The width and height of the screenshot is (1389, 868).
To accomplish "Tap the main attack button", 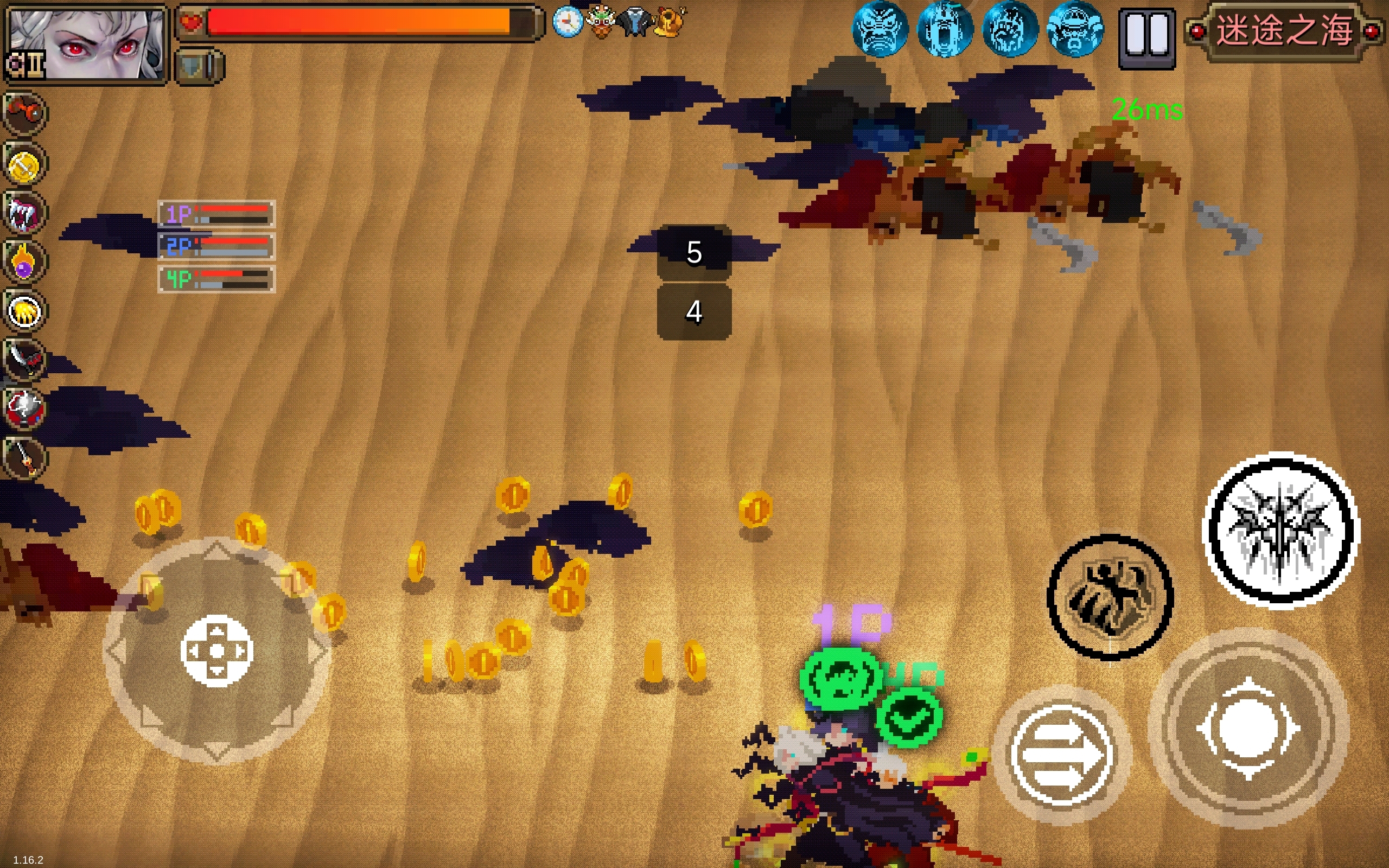I will click(x=1248, y=728).
